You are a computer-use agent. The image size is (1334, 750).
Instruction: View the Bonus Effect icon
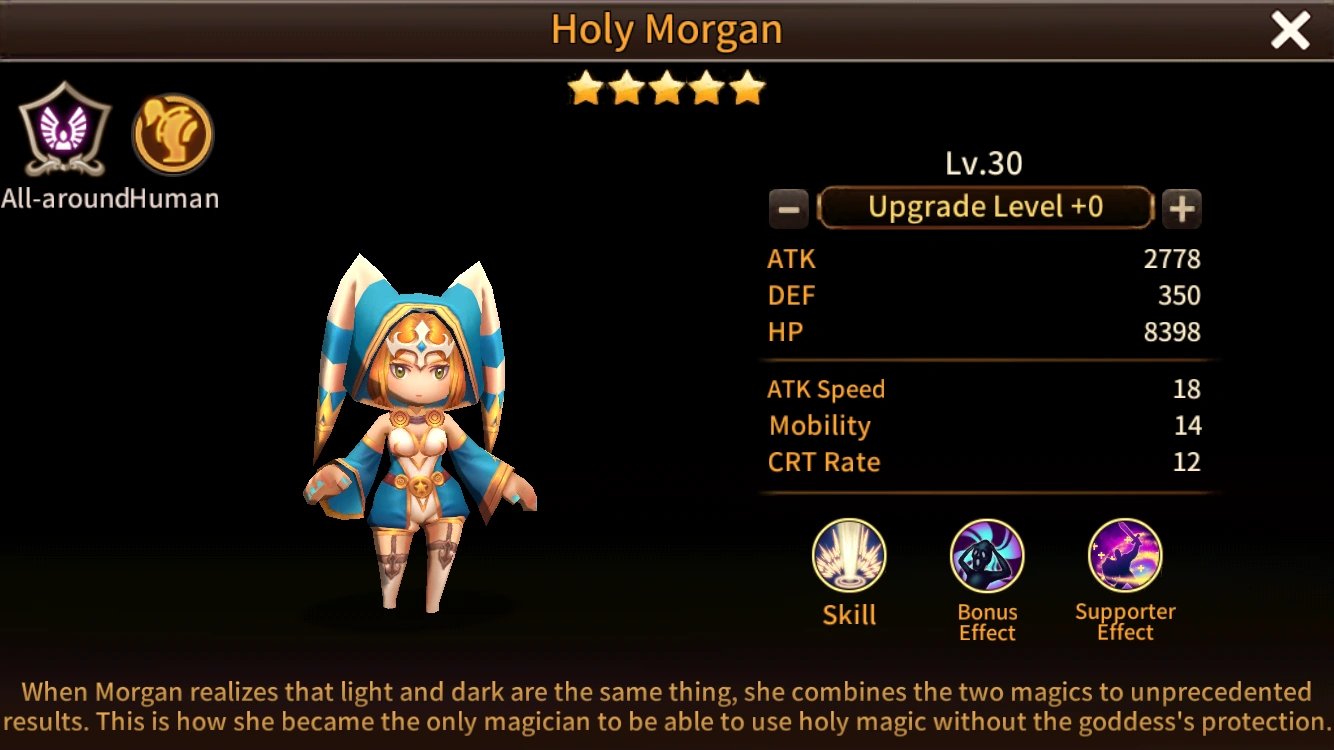pyautogui.click(x=986, y=557)
